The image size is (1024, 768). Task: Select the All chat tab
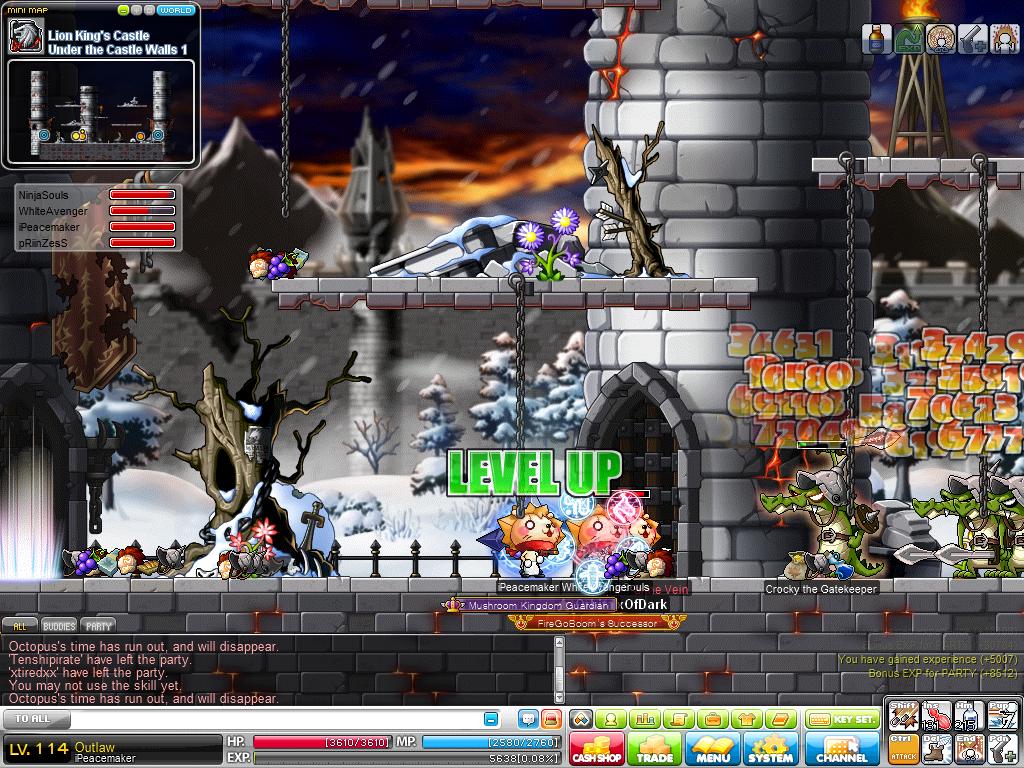coord(20,626)
